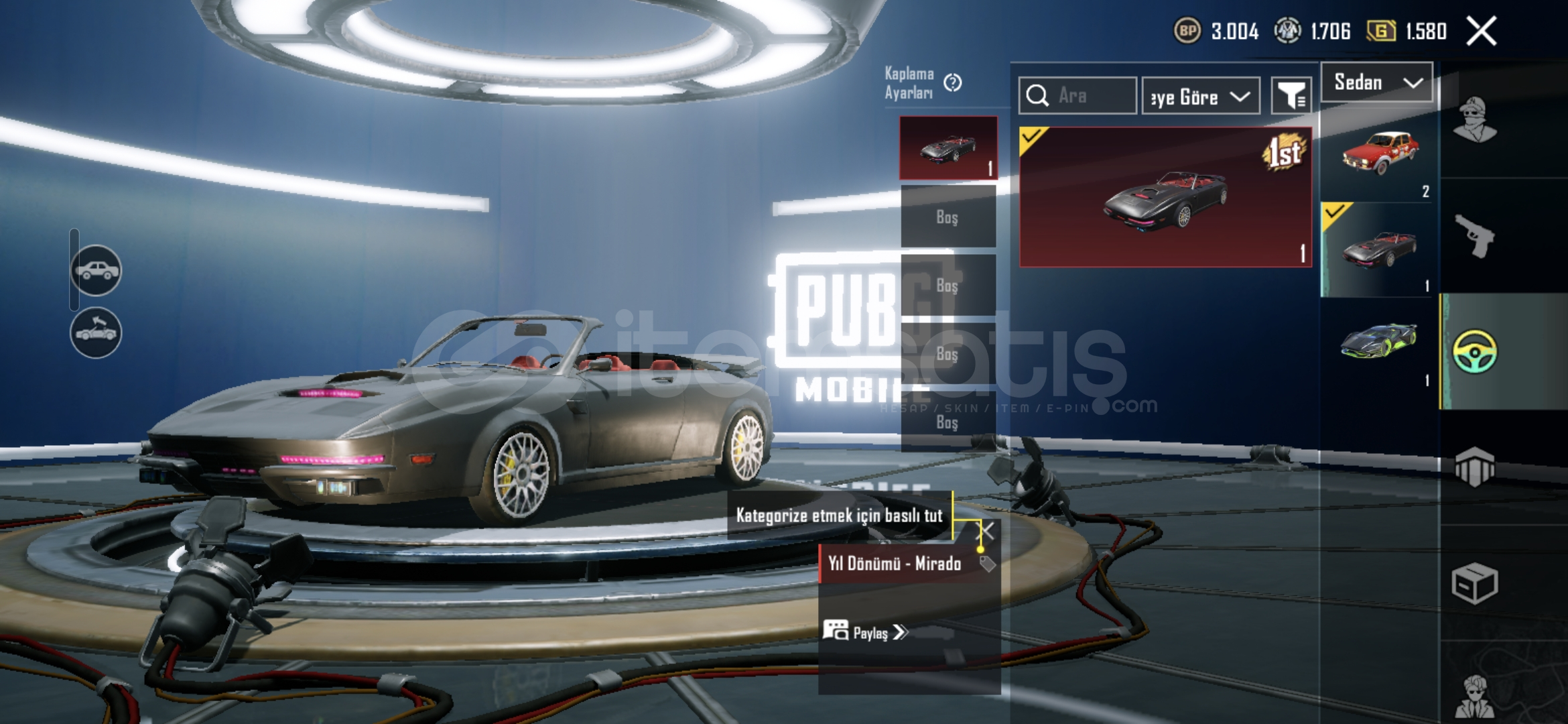The width and height of the screenshot is (1568, 724).
Task: Select the 1st anniversary Mirado large tile
Action: (x=1165, y=197)
